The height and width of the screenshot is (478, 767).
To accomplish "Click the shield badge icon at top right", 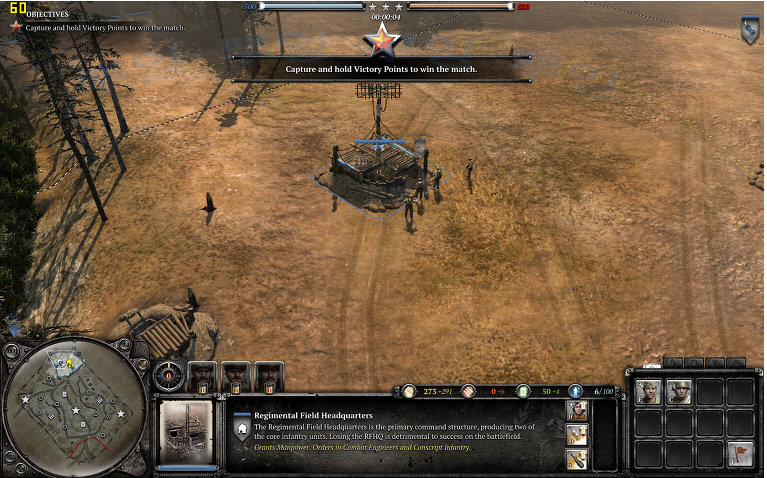I will click(749, 30).
